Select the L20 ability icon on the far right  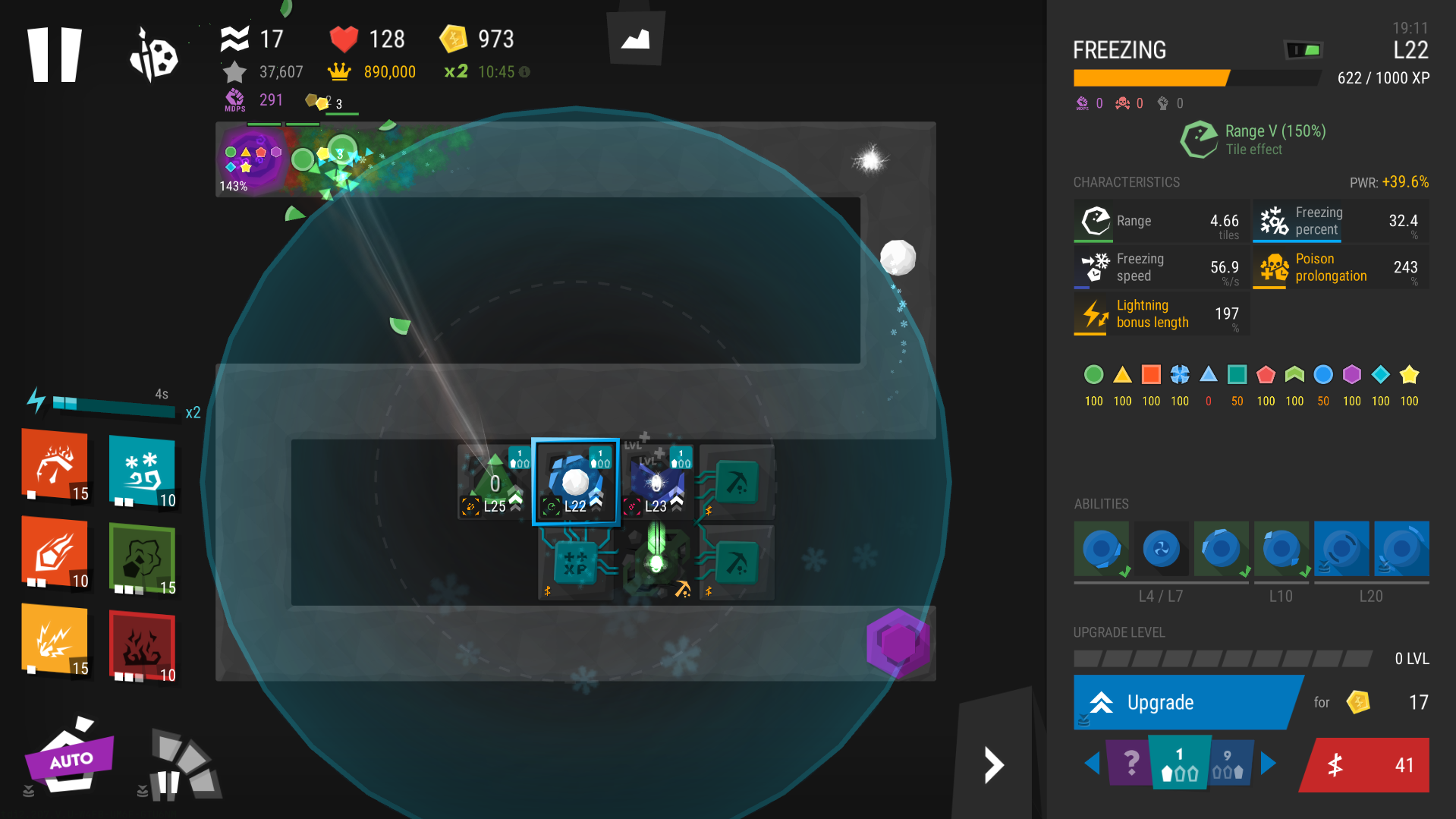click(x=1401, y=549)
